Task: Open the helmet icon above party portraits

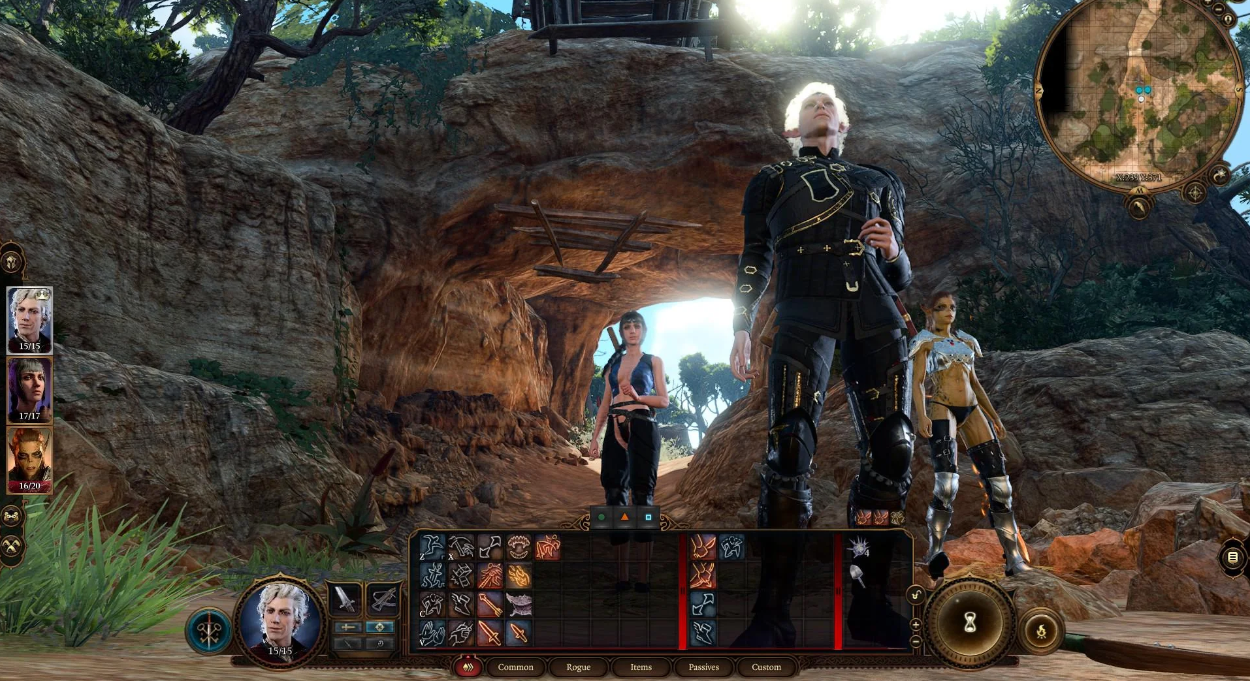Action: 12,262
